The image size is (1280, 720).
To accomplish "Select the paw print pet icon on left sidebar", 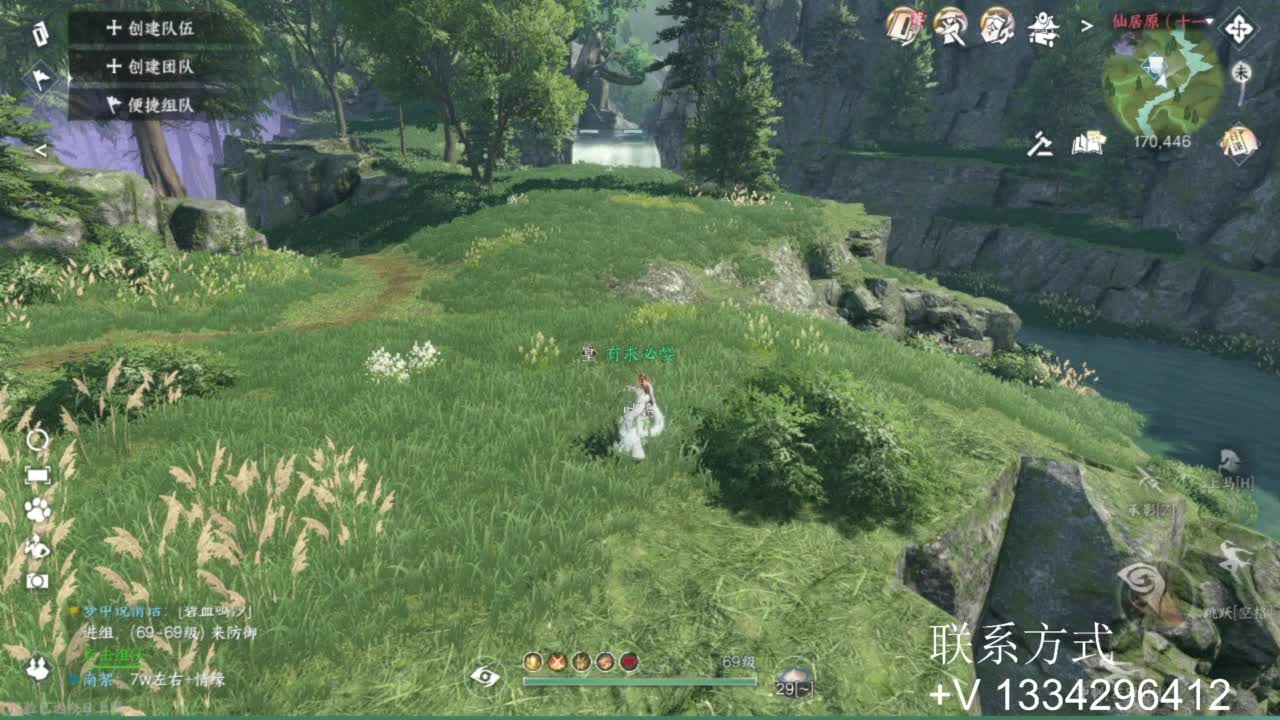I will pos(35,510).
